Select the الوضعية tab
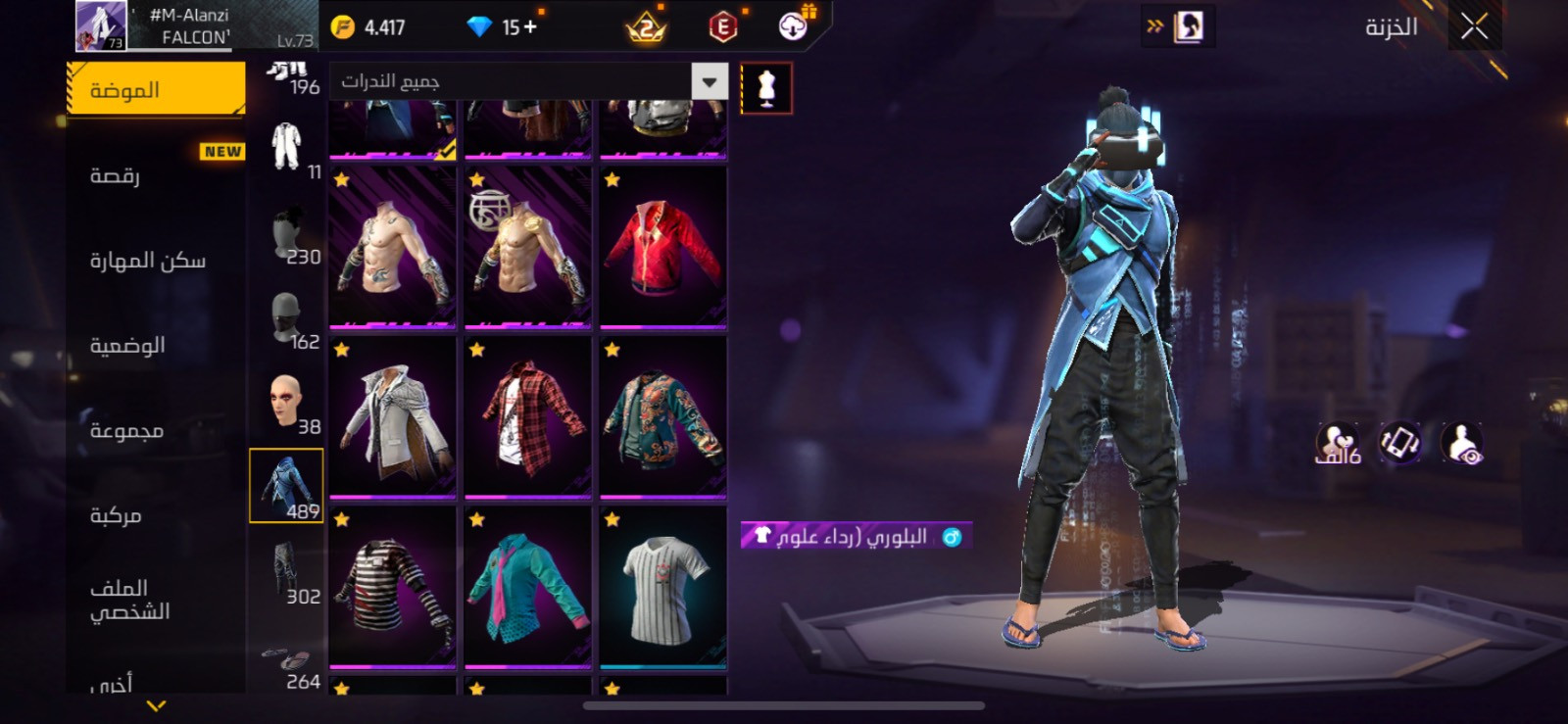 [x=156, y=345]
